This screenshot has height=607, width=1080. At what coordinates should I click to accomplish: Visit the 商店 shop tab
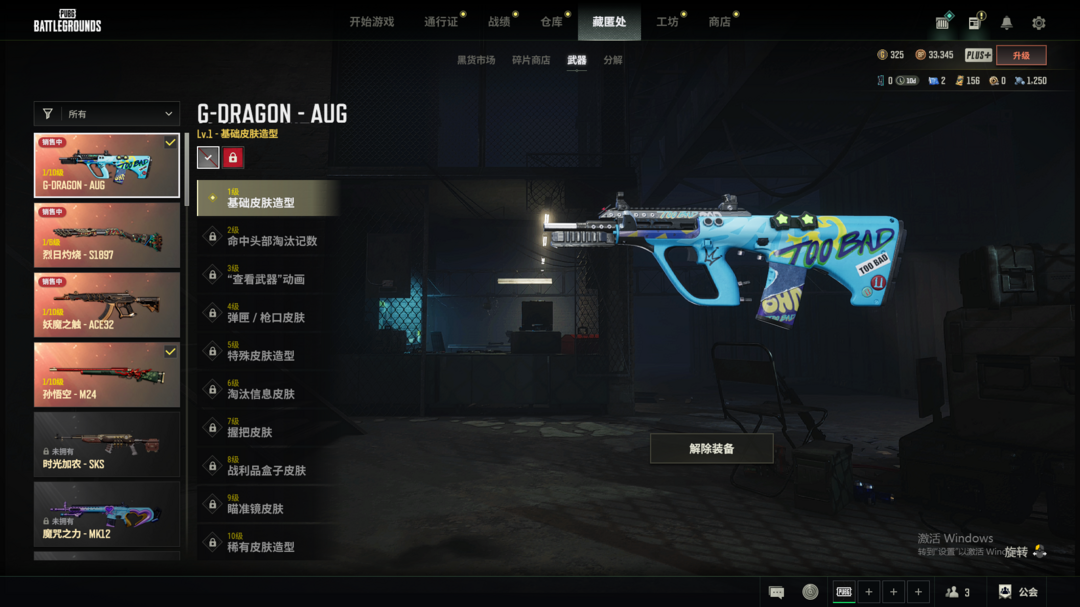click(x=719, y=22)
